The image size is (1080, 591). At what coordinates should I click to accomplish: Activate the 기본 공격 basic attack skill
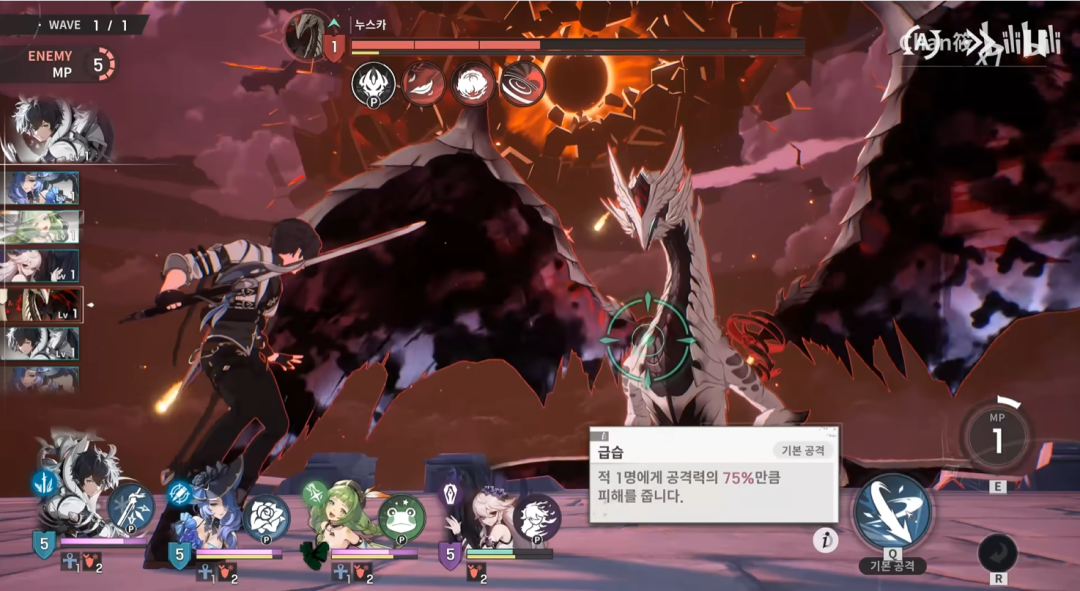pos(892,512)
